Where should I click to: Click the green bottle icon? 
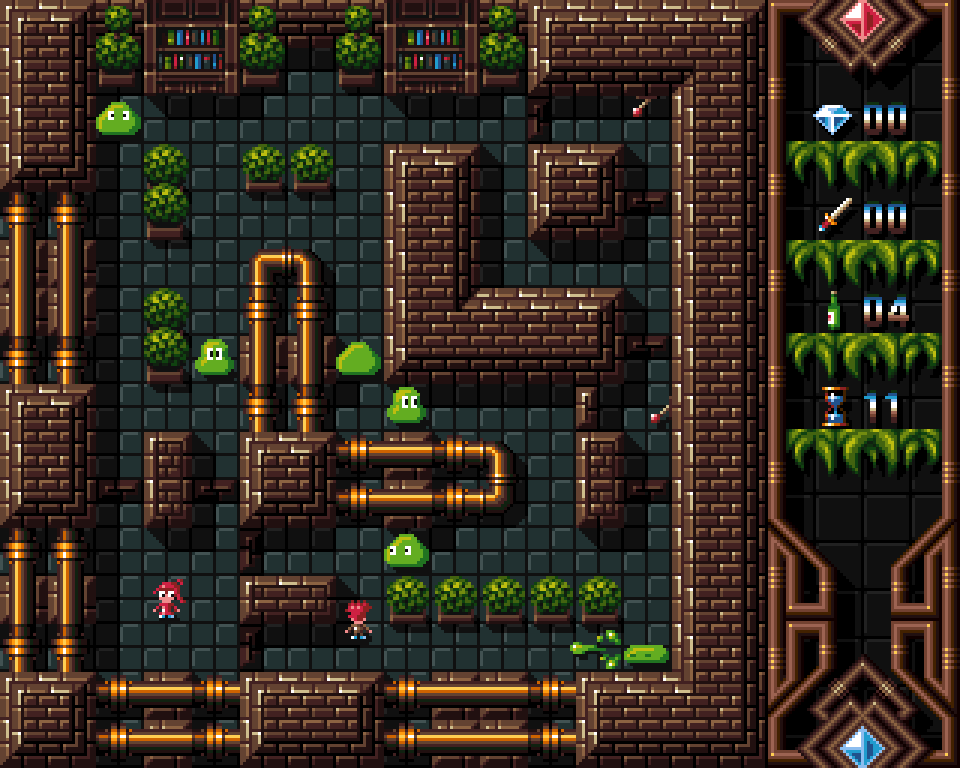tap(832, 311)
